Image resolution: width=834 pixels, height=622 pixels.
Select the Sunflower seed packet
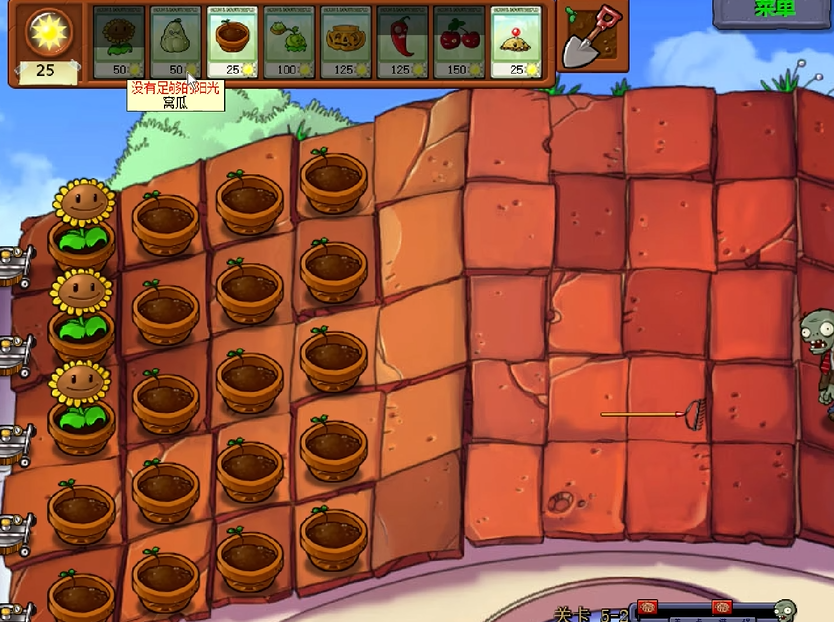119,42
